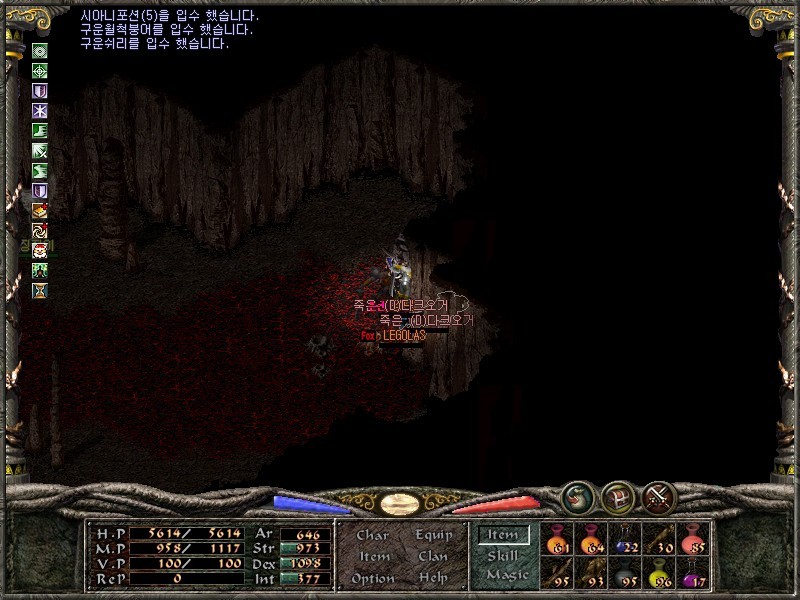Select the hourglass buff icon
800x600 pixels.
pyautogui.click(x=40, y=290)
